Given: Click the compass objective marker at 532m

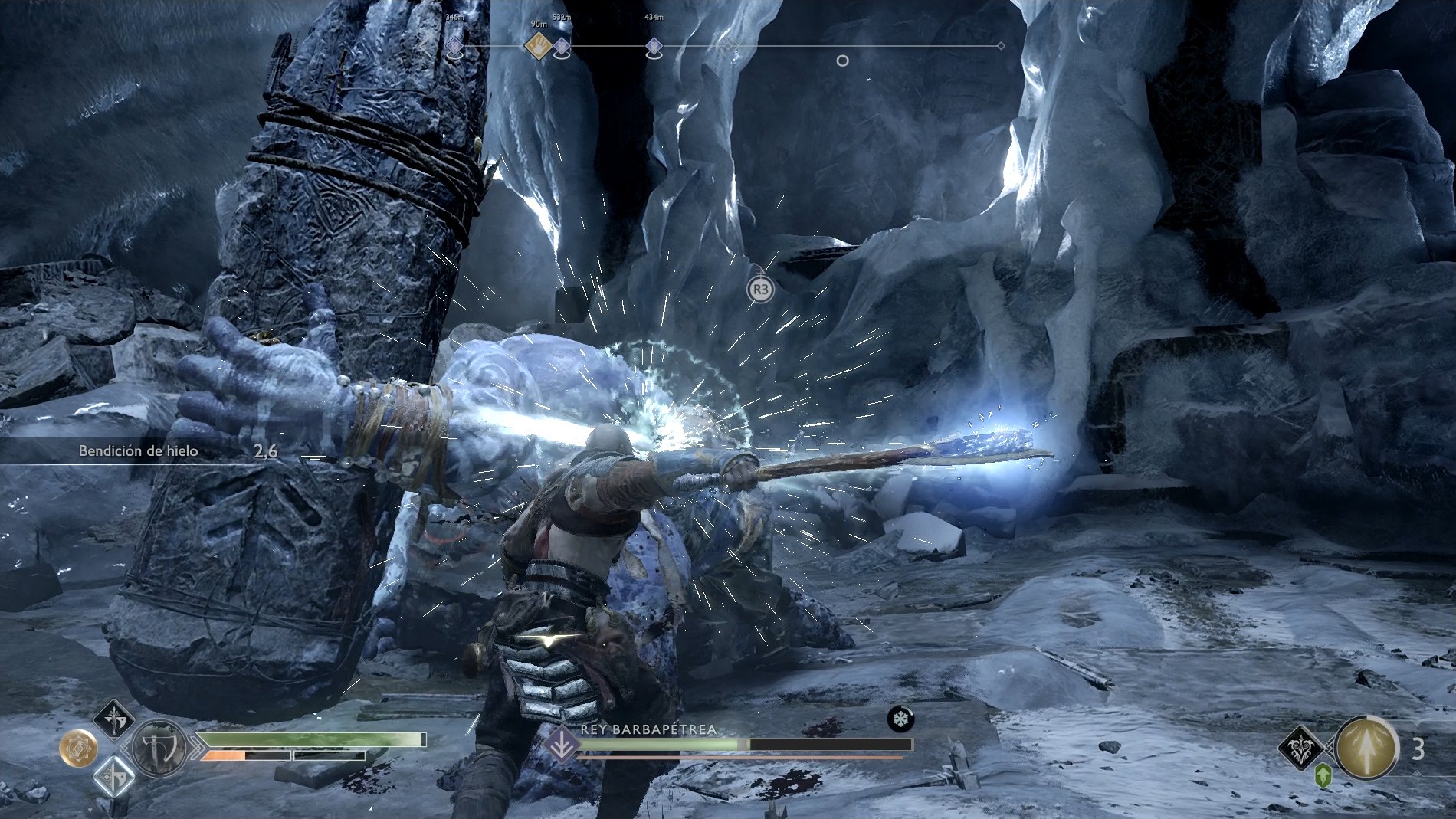Looking at the screenshot, I should click(562, 46).
